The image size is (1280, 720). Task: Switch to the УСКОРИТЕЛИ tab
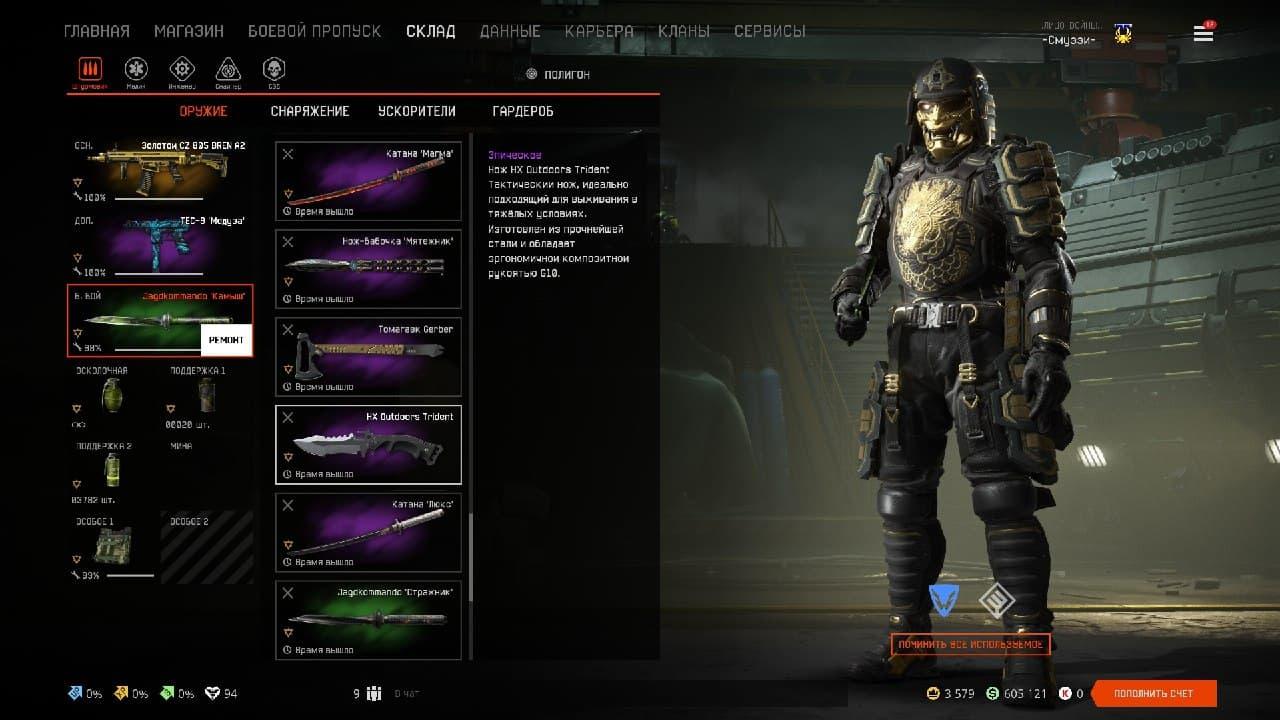(x=416, y=111)
